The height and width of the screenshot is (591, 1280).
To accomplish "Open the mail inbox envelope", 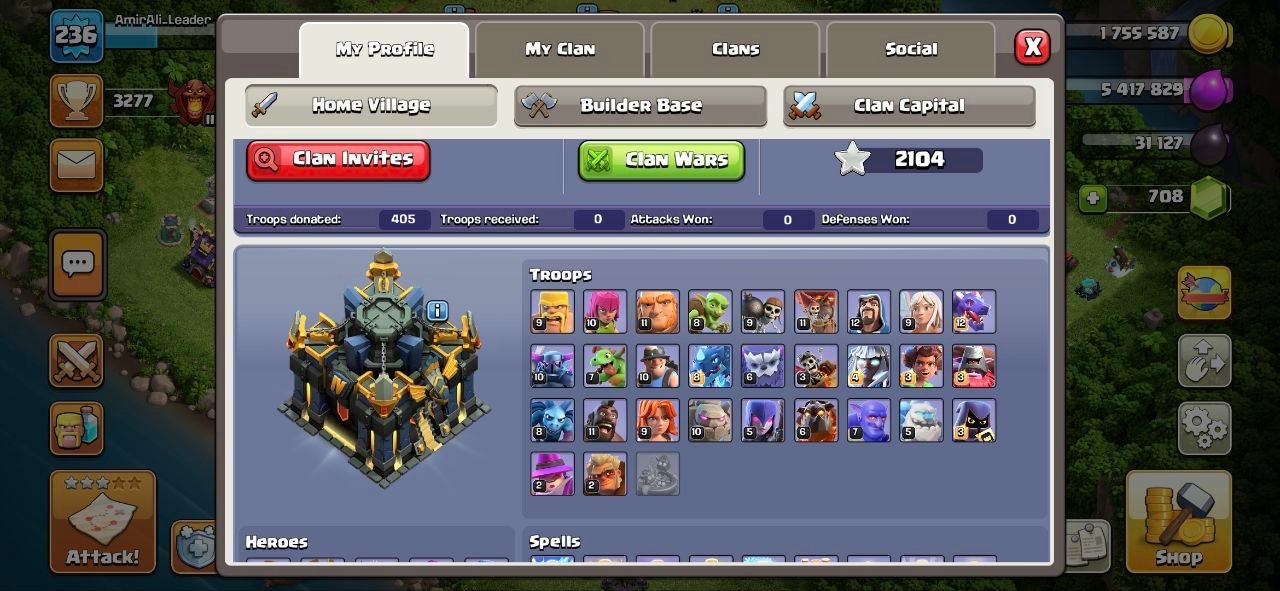I will pos(76,165).
